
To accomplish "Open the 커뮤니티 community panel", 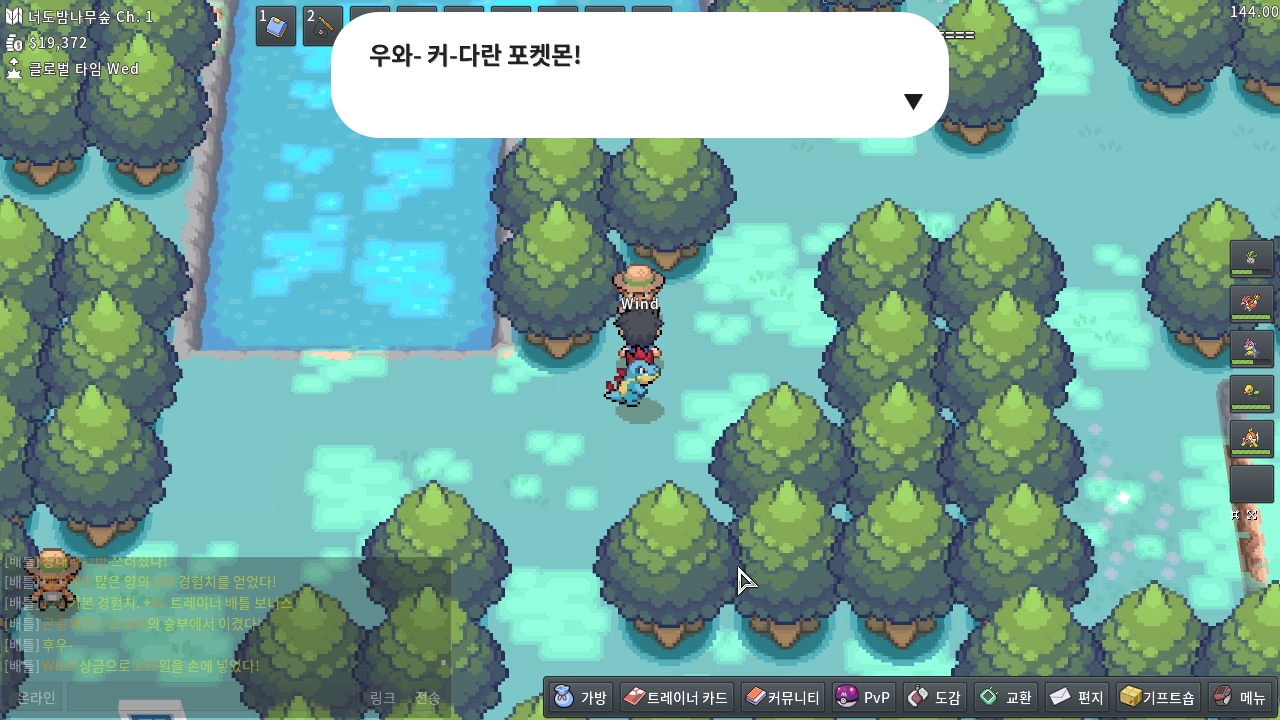I will (x=783, y=697).
